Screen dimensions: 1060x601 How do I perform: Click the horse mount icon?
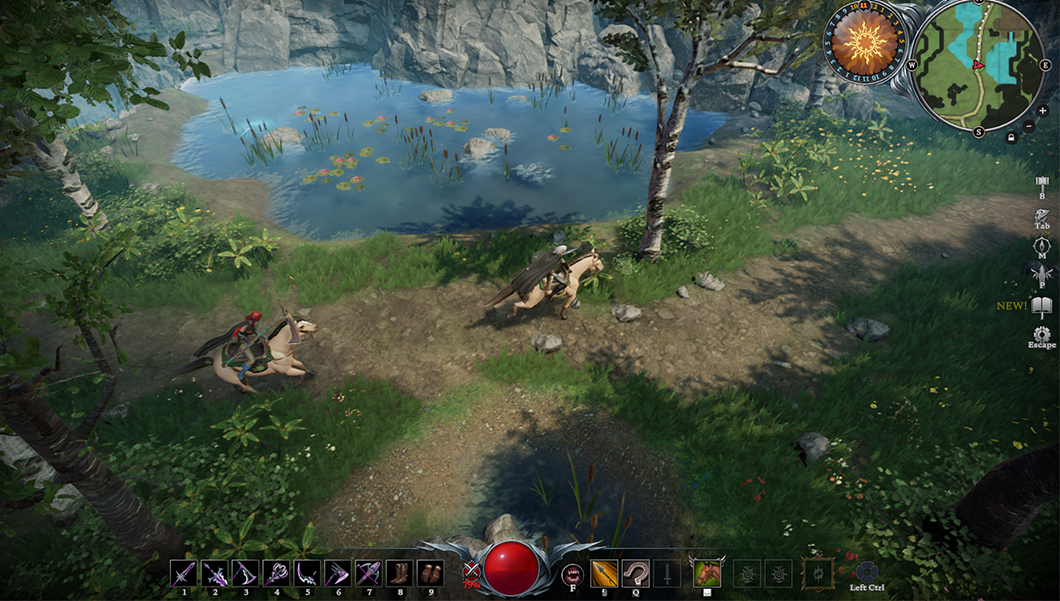click(x=707, y=572)
